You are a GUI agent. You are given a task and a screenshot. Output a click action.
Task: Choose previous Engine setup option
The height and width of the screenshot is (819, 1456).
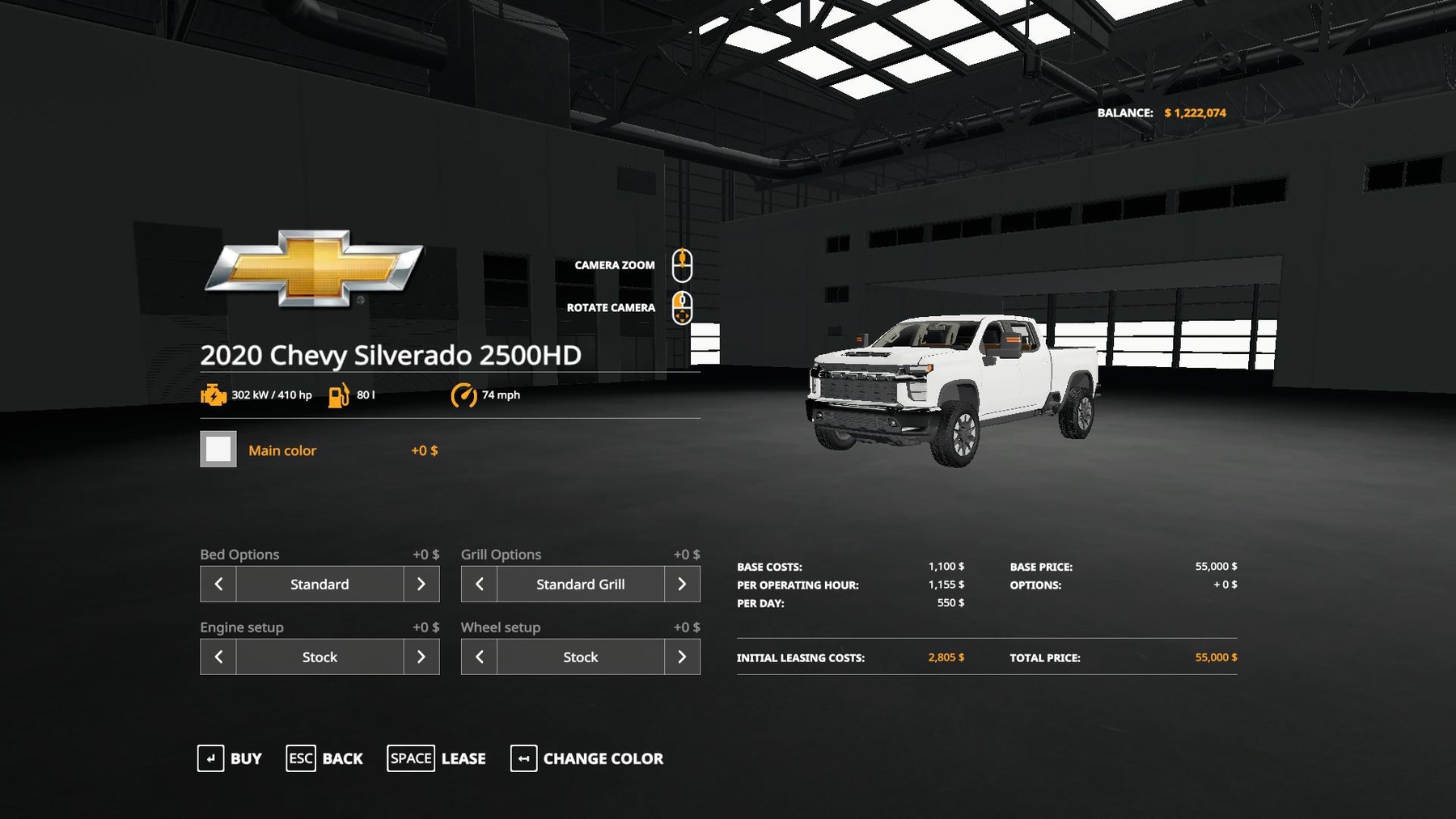[x=218, y=656]
